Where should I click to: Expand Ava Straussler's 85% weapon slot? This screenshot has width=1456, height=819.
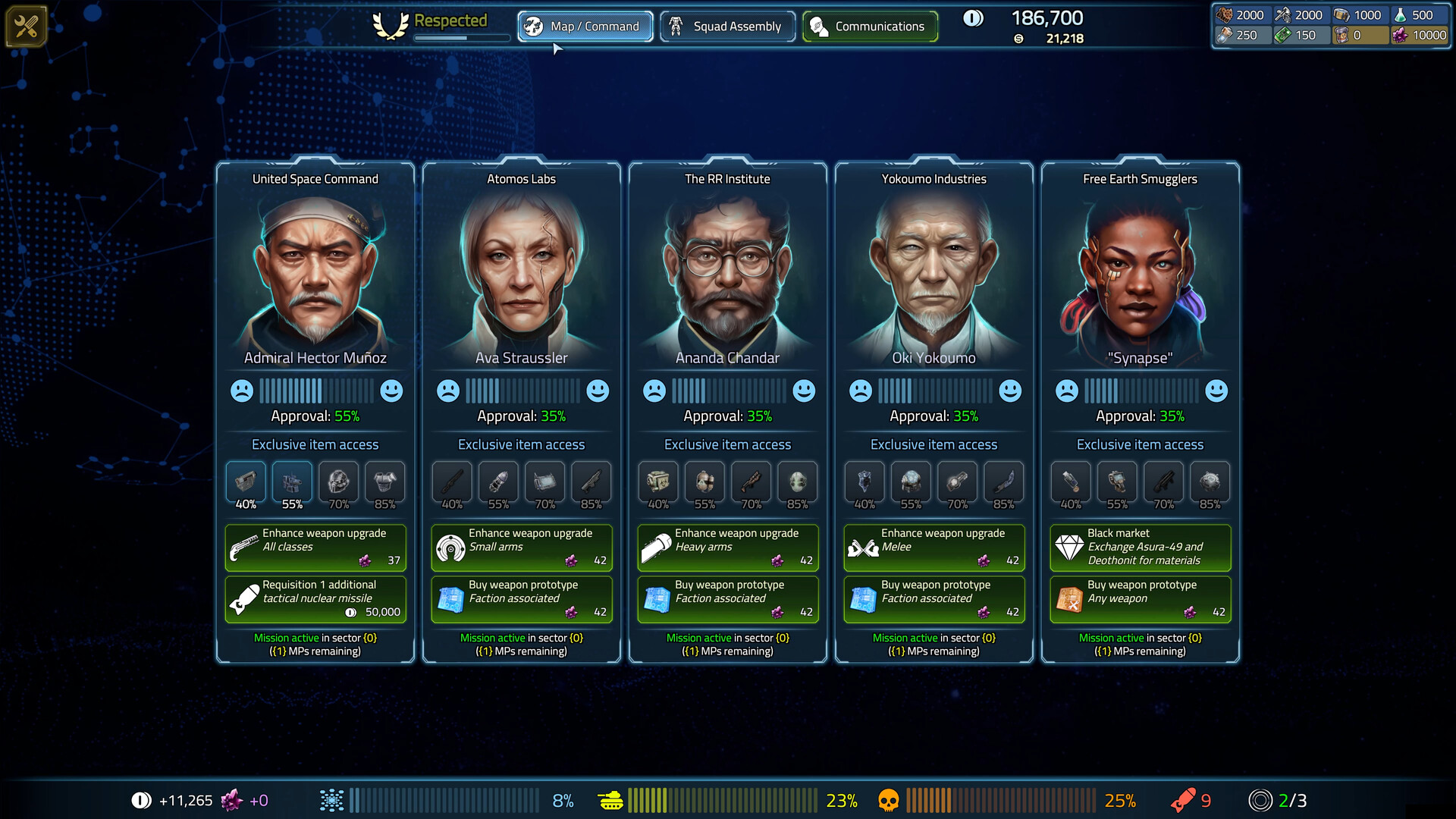(591, 482)
